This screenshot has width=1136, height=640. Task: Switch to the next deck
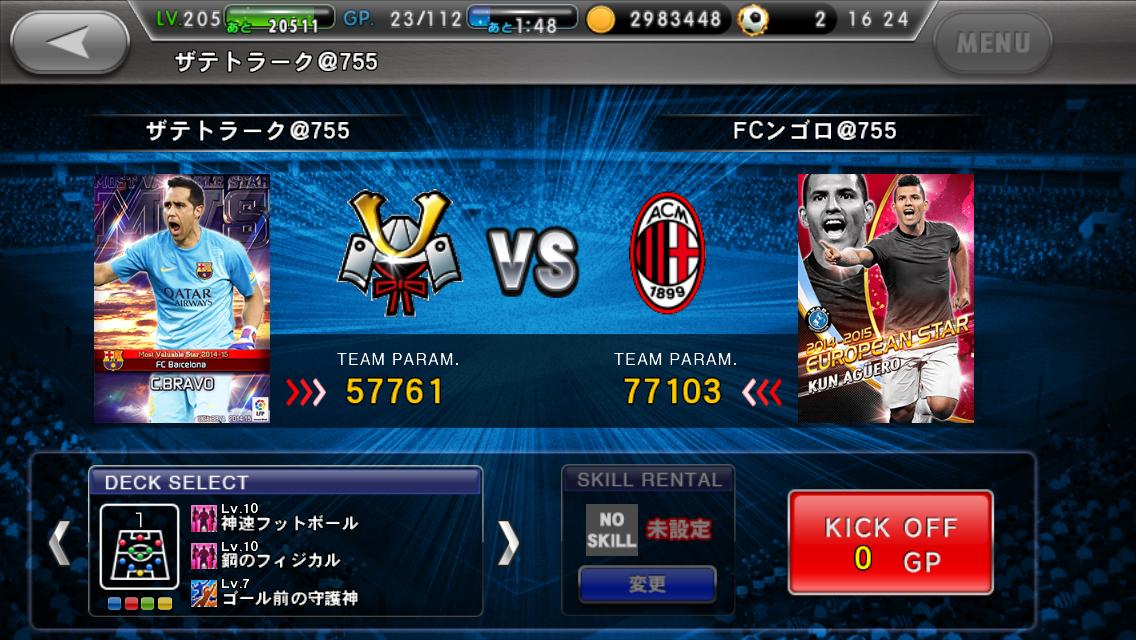tap(509, 543)
